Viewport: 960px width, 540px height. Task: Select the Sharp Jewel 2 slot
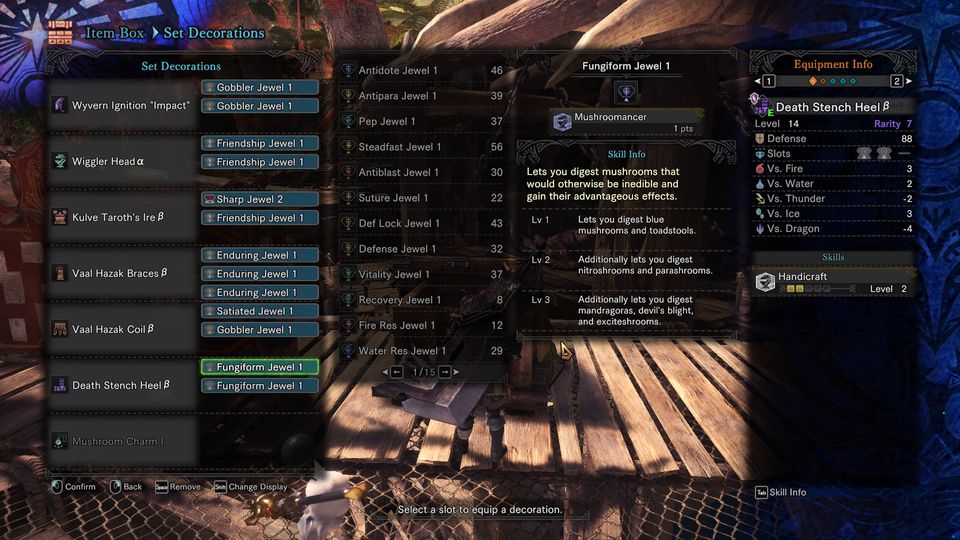260,200
